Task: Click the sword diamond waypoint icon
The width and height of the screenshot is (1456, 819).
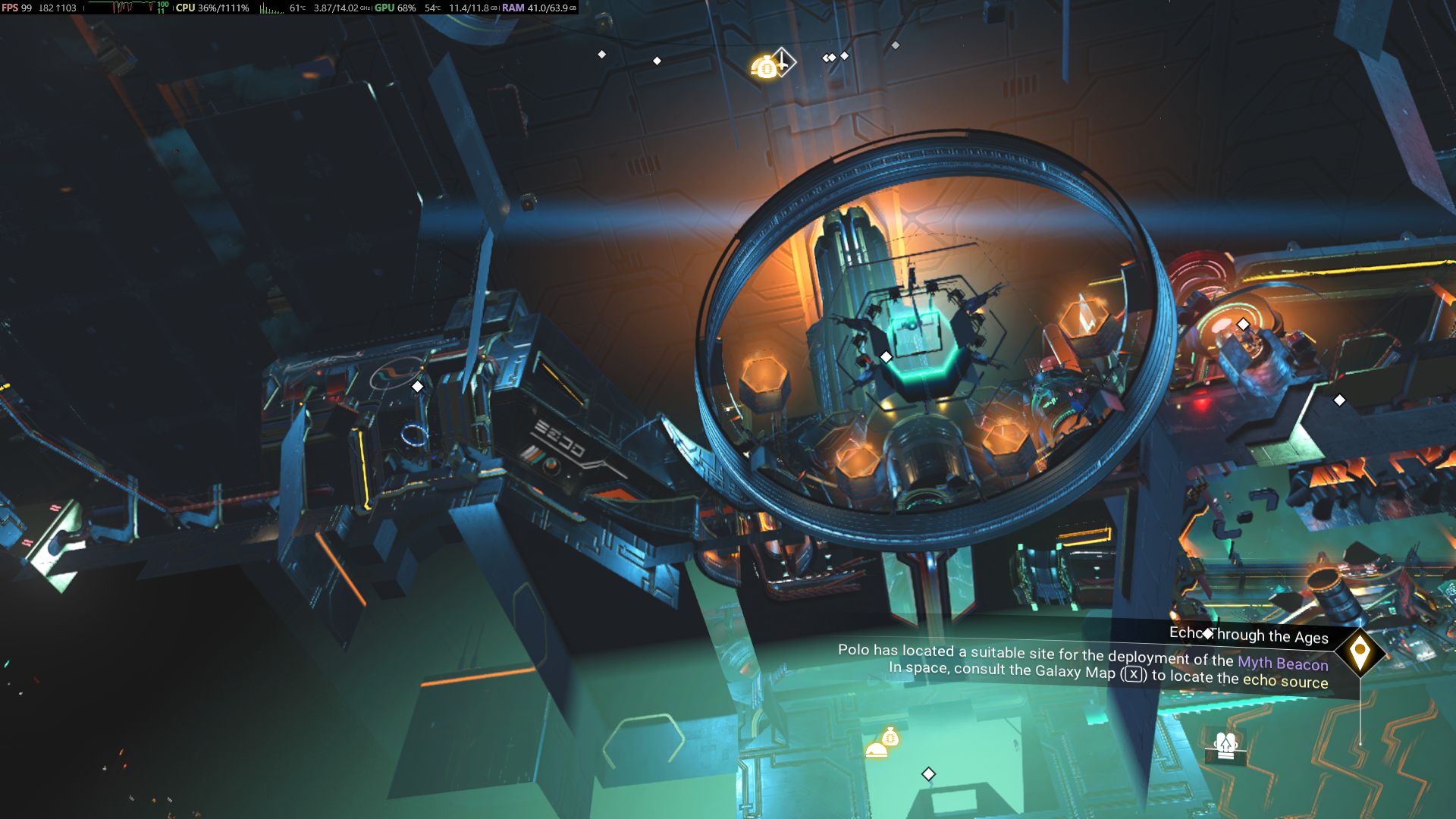Action: click(783, 61)
